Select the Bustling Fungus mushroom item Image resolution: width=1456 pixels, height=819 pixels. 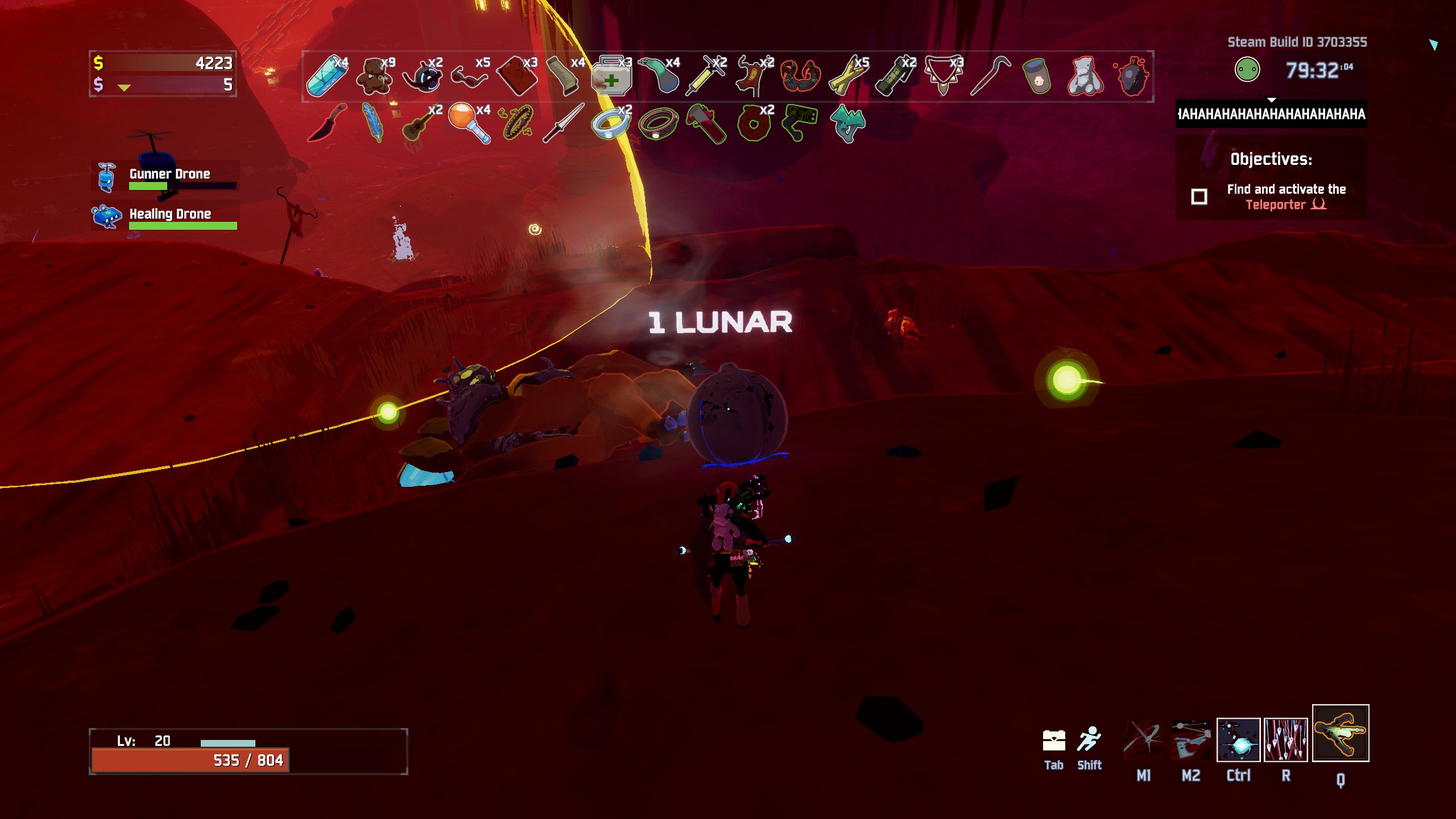[x=847, y=123]
